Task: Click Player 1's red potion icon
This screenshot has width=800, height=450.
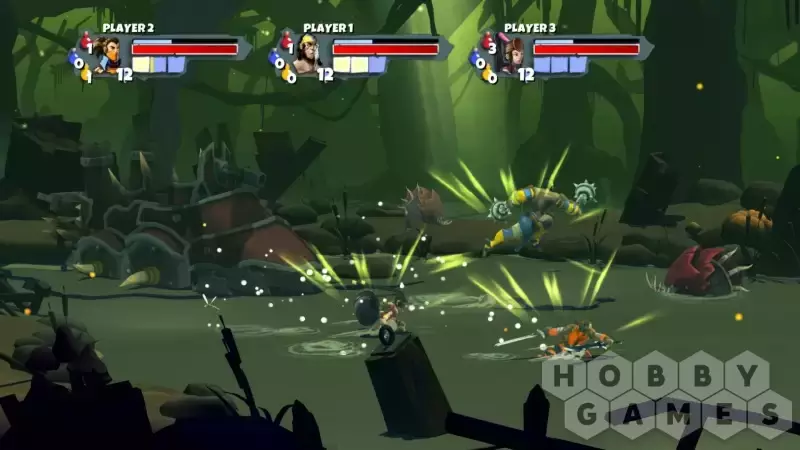Action: (x=286, y=41)
